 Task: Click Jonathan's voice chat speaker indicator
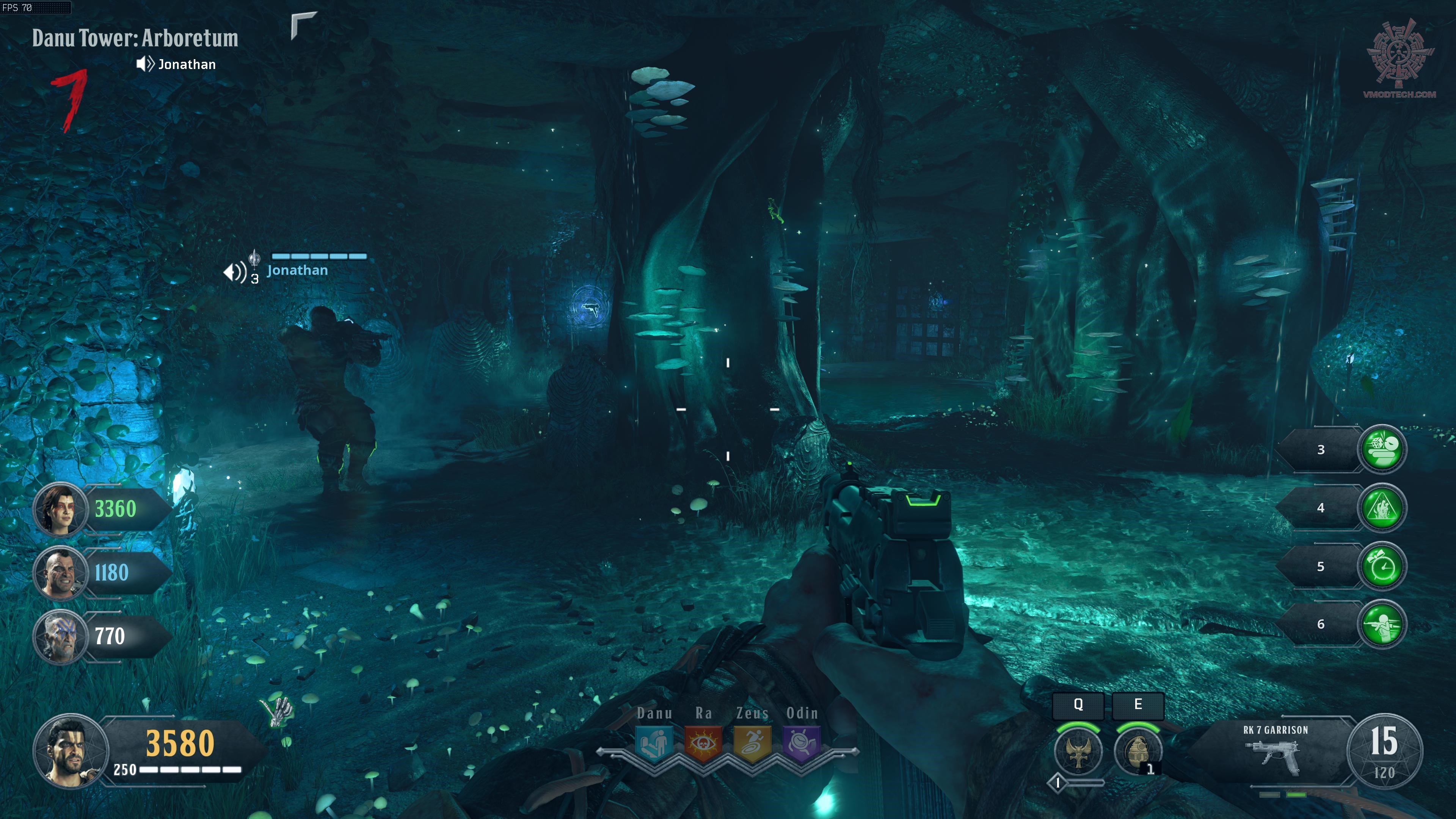pos(145,64)
